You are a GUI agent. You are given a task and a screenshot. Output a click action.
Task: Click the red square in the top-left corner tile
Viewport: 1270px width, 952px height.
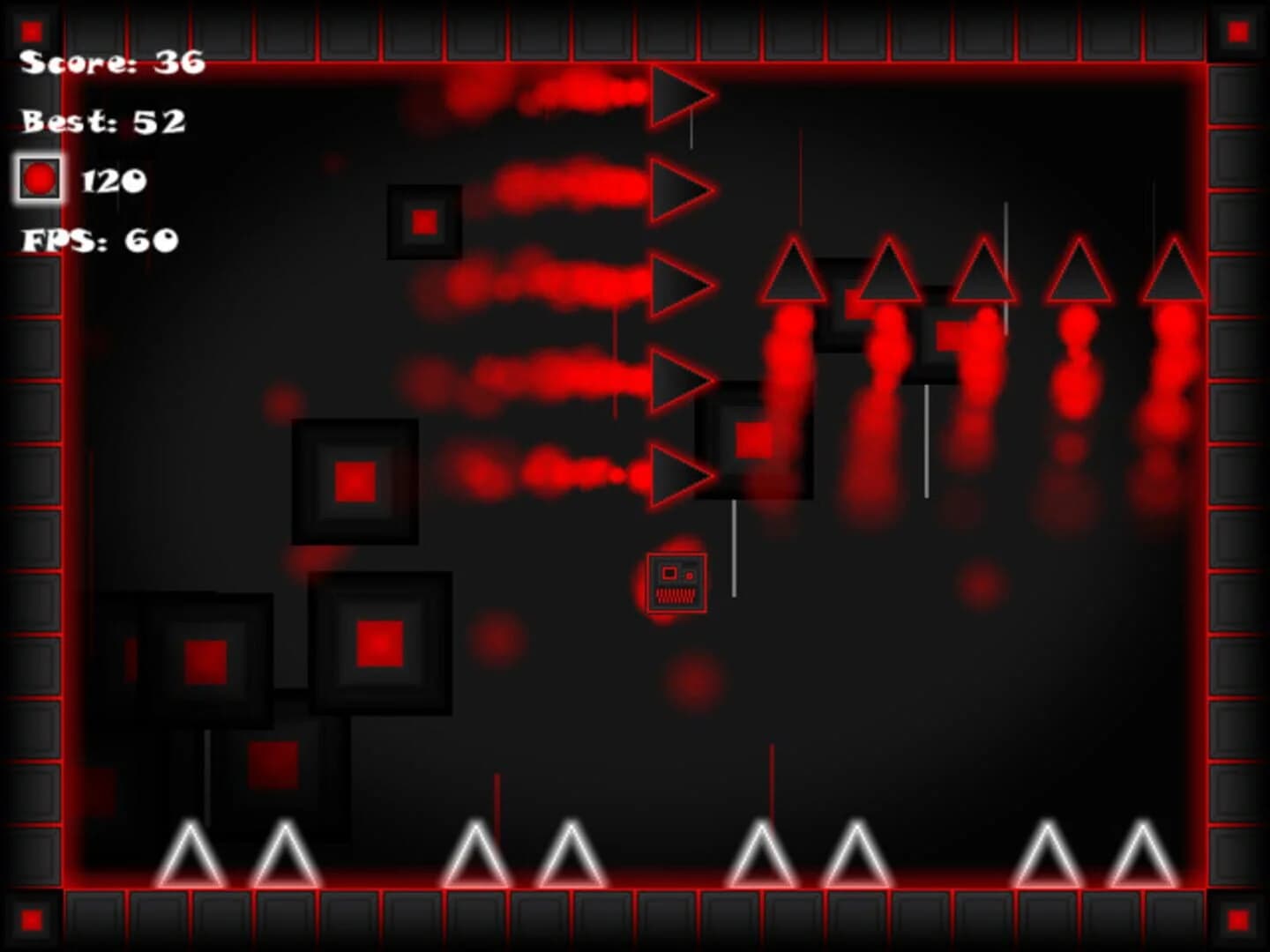click(x=32, y=32)
